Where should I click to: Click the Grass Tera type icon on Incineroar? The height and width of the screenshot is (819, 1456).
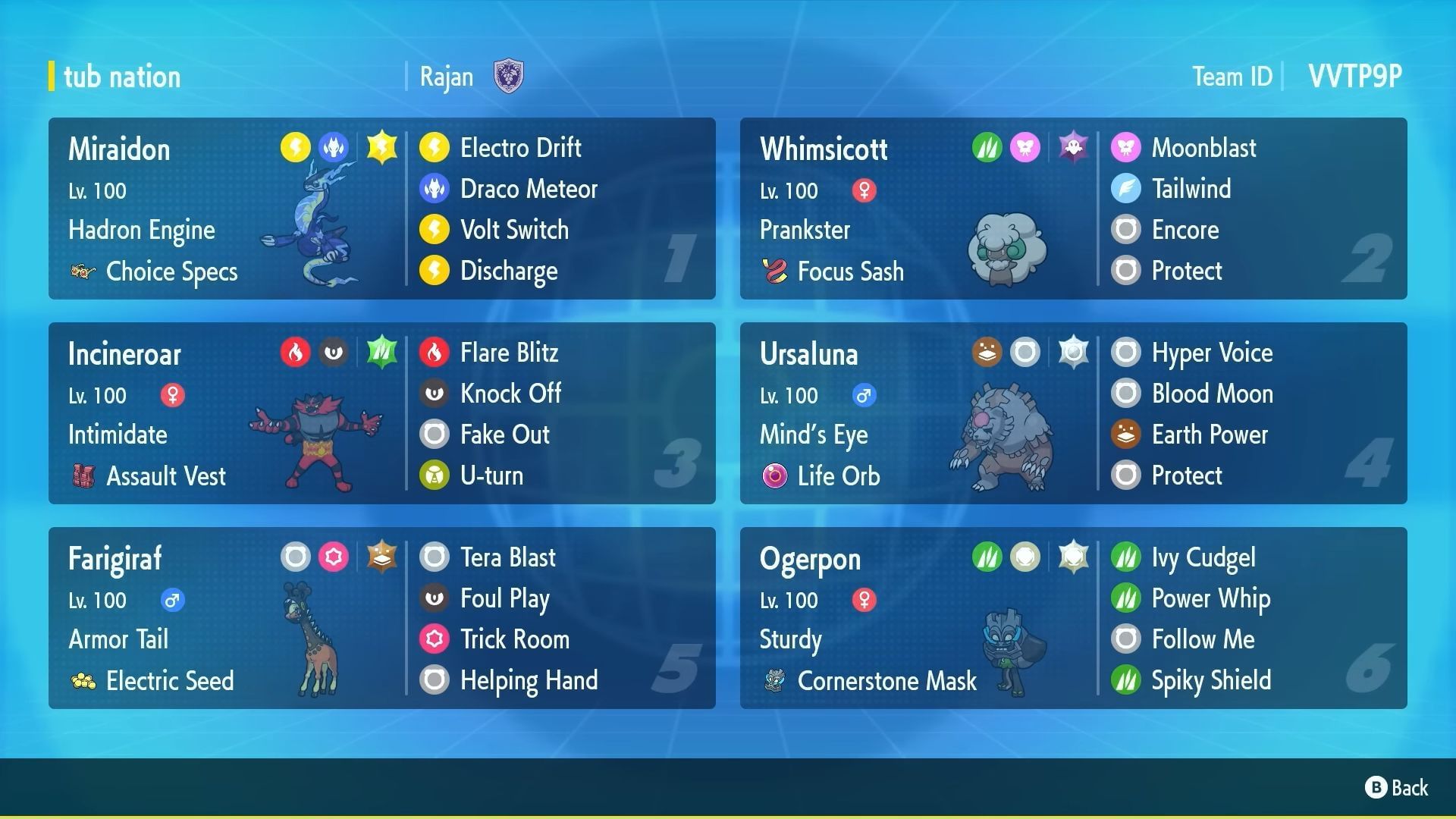(381, 351)
